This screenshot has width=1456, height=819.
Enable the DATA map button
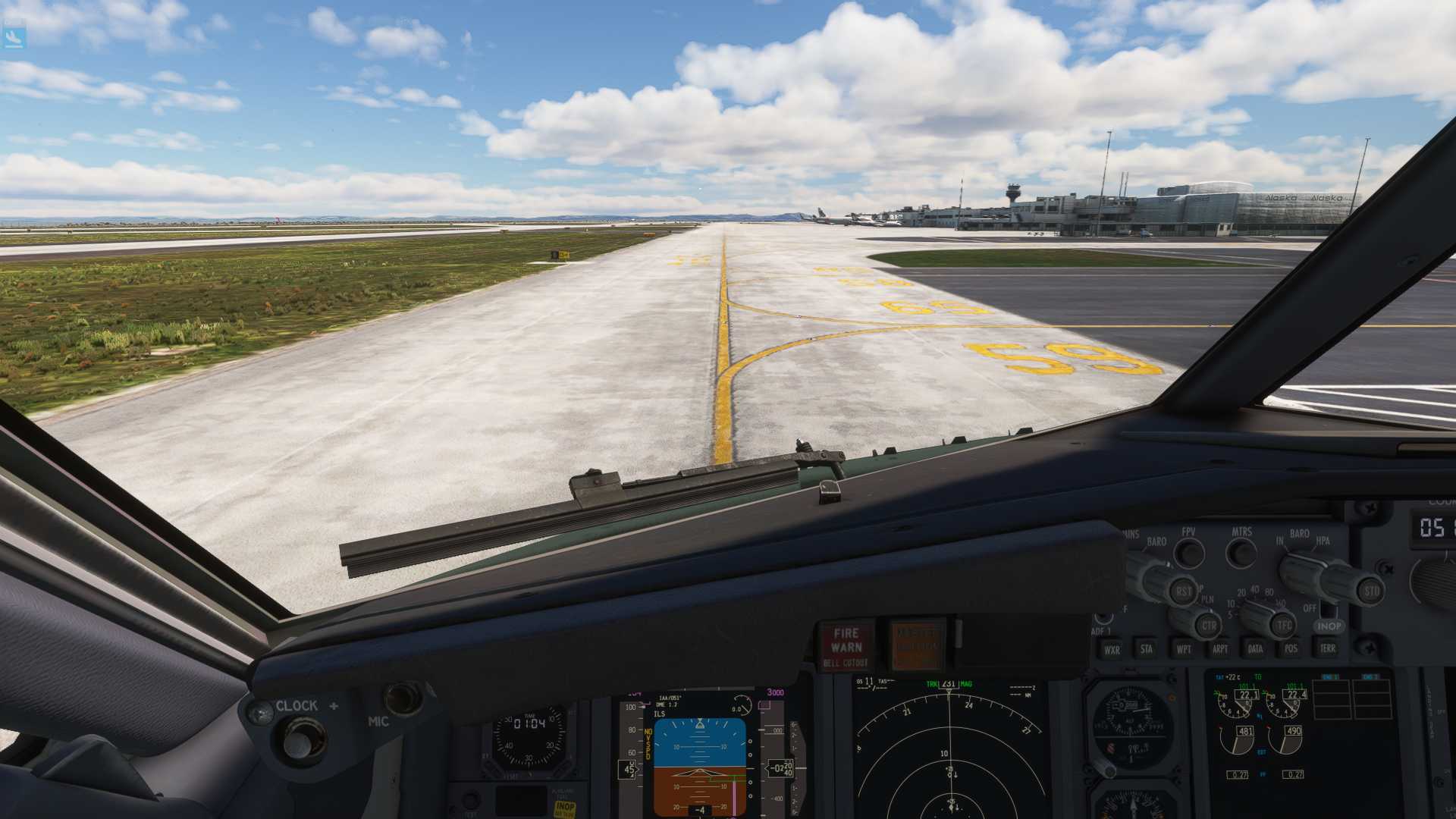(1255, 648)
